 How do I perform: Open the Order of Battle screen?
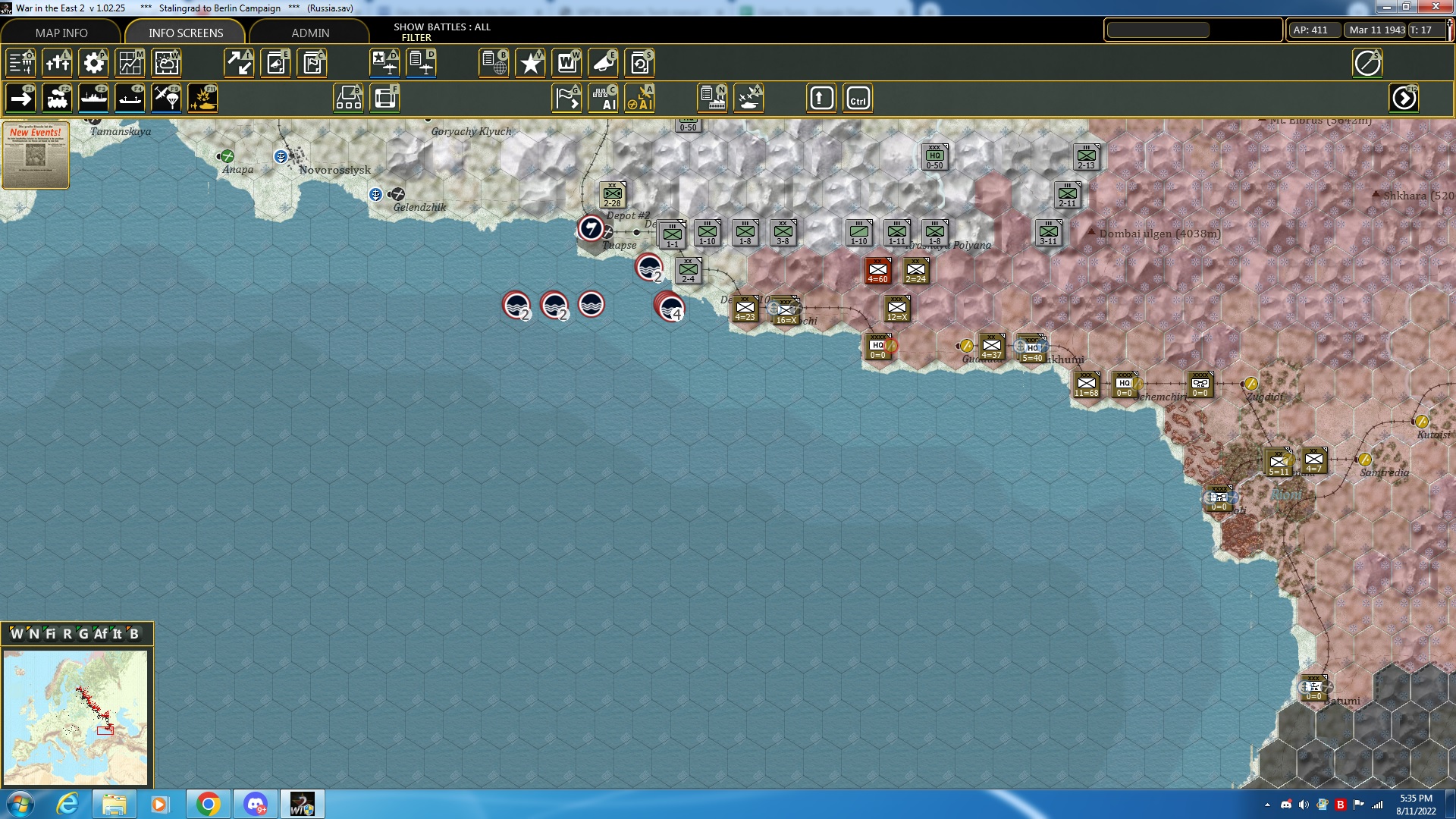pyautogui.click(x=19, y=63)
